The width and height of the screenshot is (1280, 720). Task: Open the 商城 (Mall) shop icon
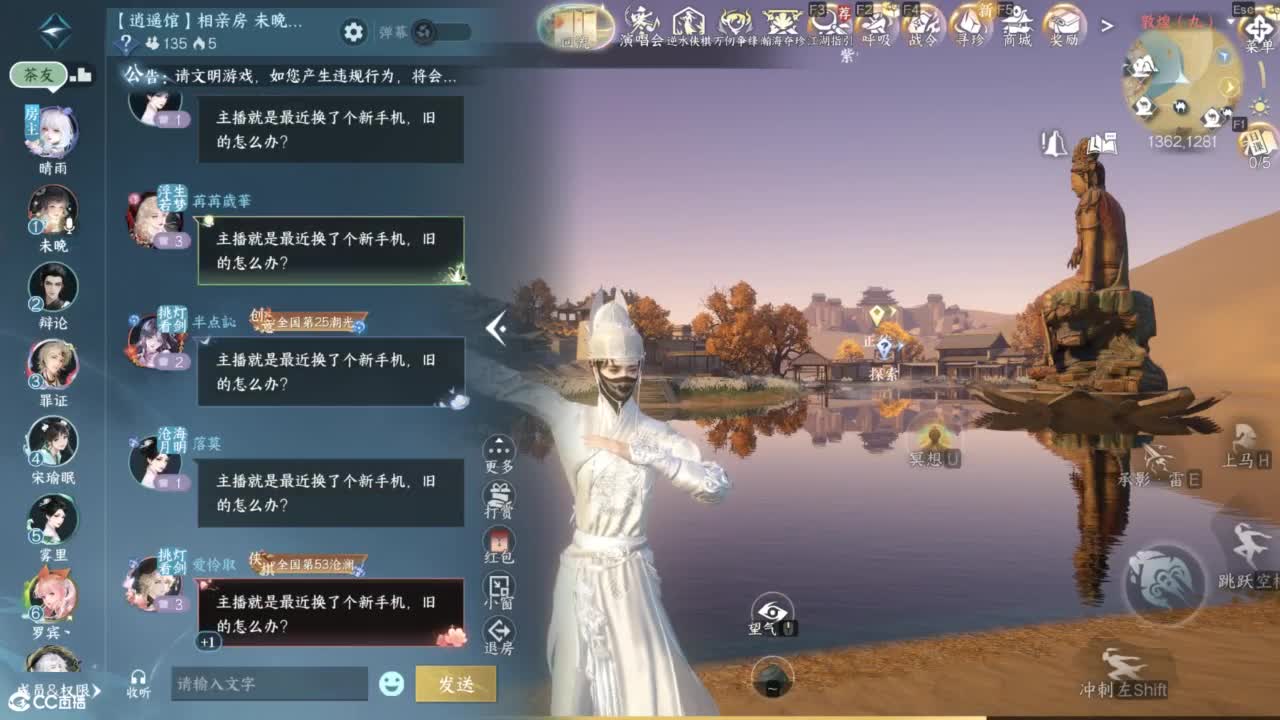(1015, 24)
